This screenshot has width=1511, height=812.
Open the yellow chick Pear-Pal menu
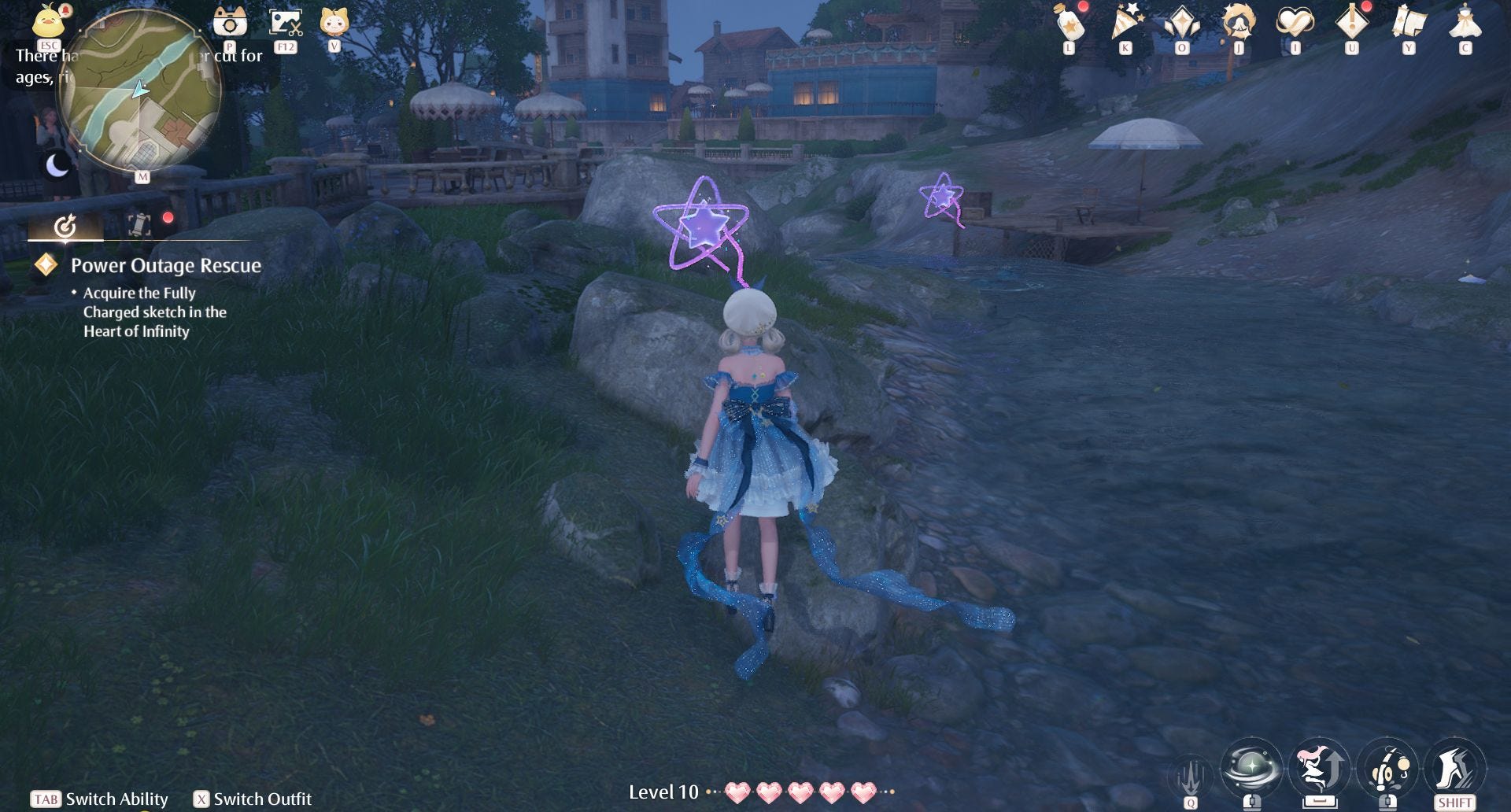[x=49, y=21]
